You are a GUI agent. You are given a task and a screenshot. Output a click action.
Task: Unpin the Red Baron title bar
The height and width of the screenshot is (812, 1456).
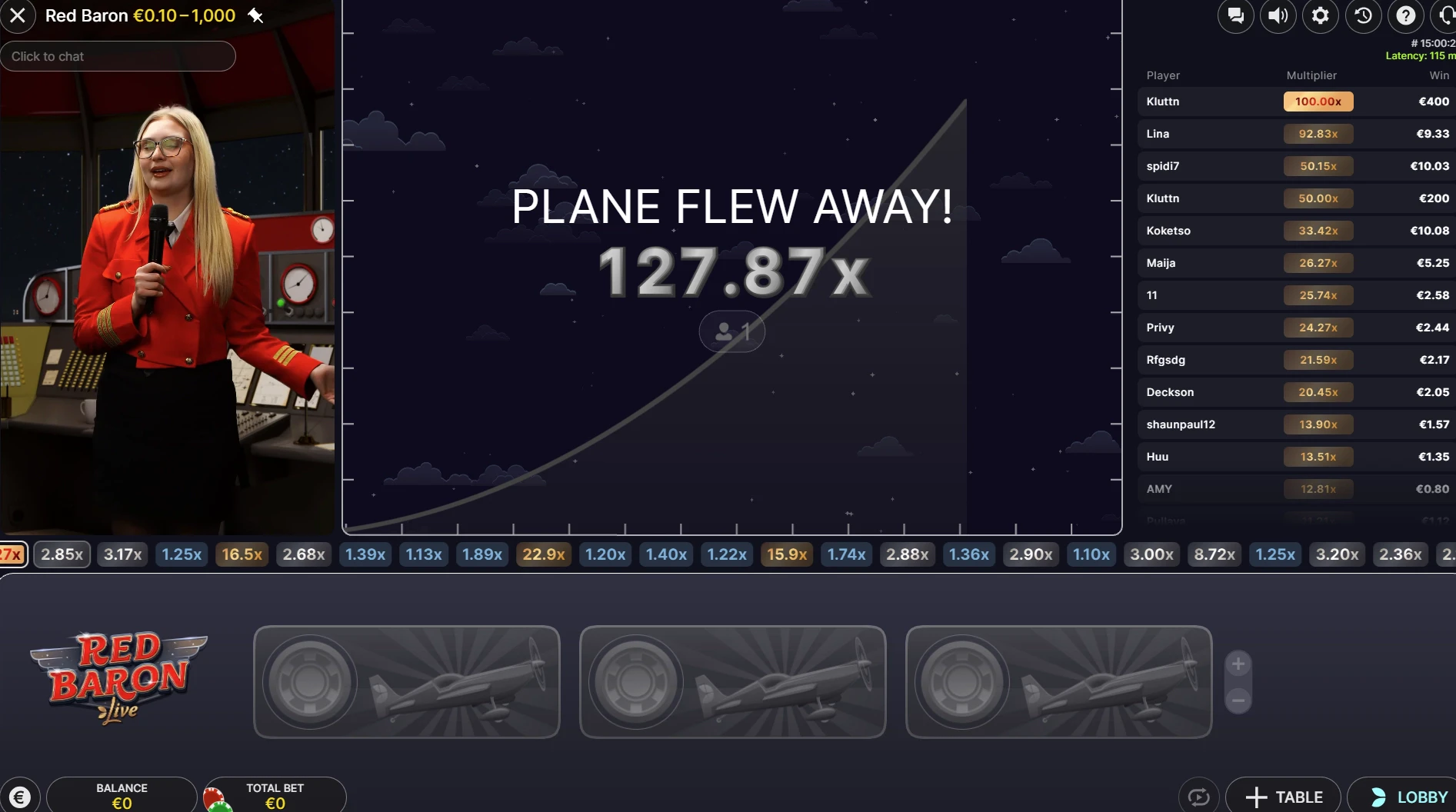(x=256, y=15)
